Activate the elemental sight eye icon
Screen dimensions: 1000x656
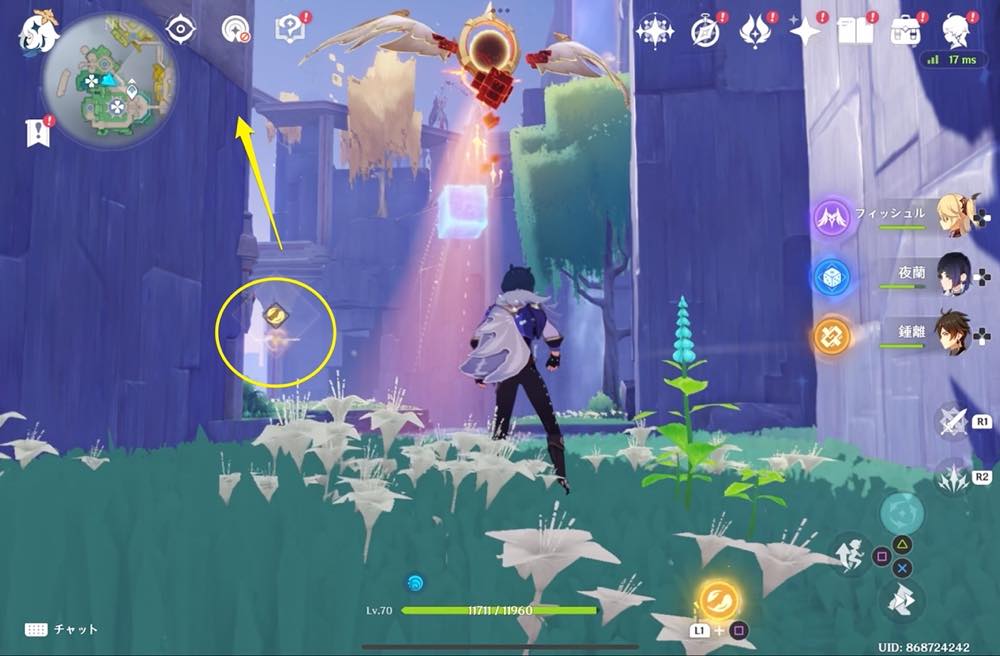pyautogui.click(x=180, y=30)
